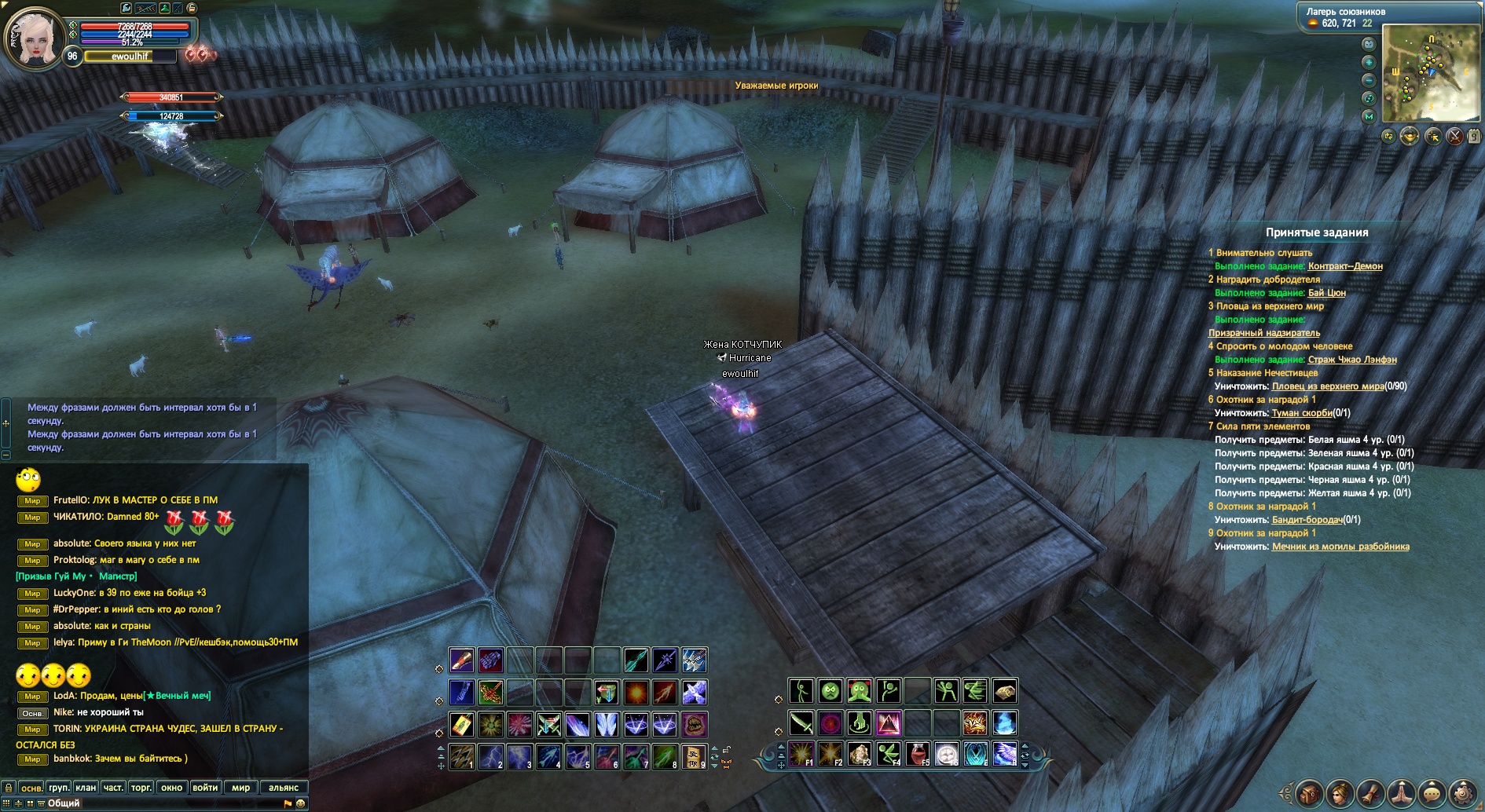The width and height of the screenshot is (1485, 812).
Task: Switch to the 'альянс' chat tab
Action: tap(284, 788)
